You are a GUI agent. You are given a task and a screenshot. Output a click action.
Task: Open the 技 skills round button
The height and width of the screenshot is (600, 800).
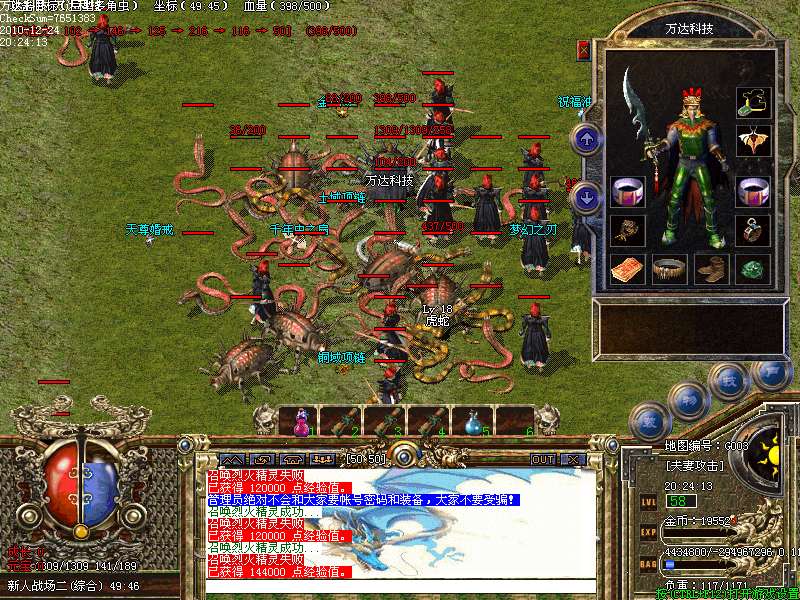click(x=728, y=381)
